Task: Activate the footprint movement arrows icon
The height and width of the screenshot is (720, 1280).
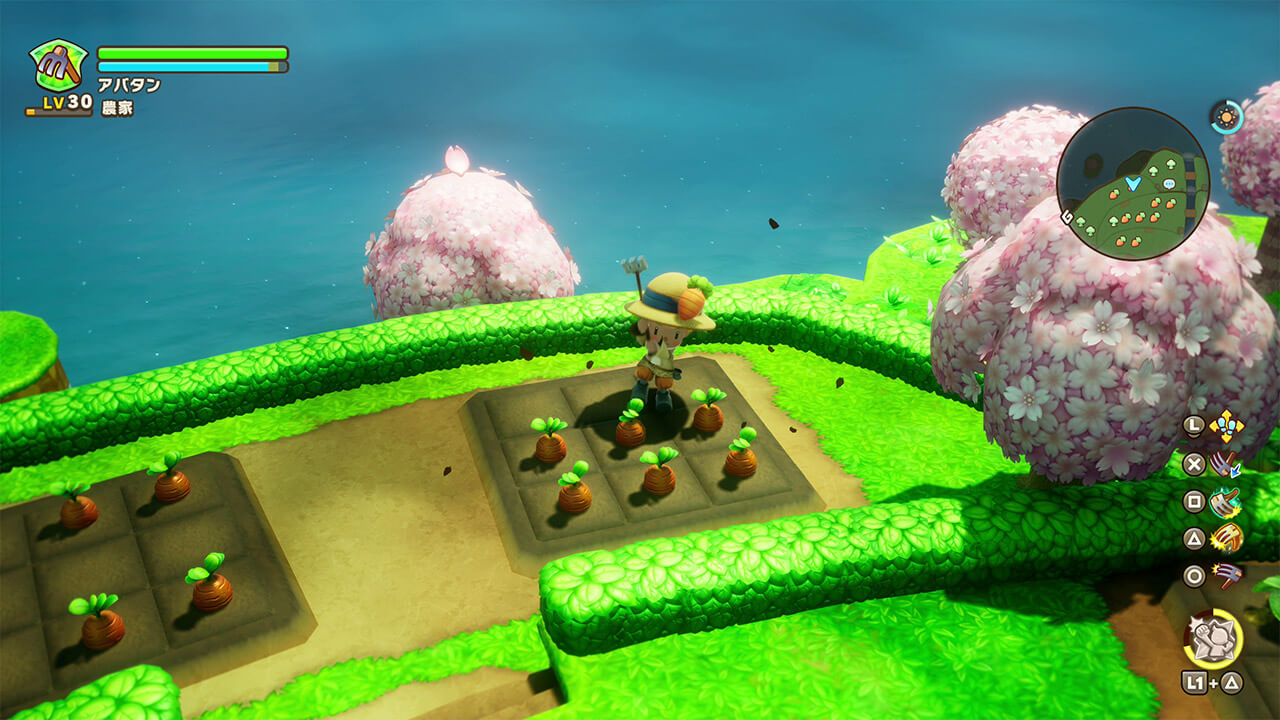Action: point(1226,427)
